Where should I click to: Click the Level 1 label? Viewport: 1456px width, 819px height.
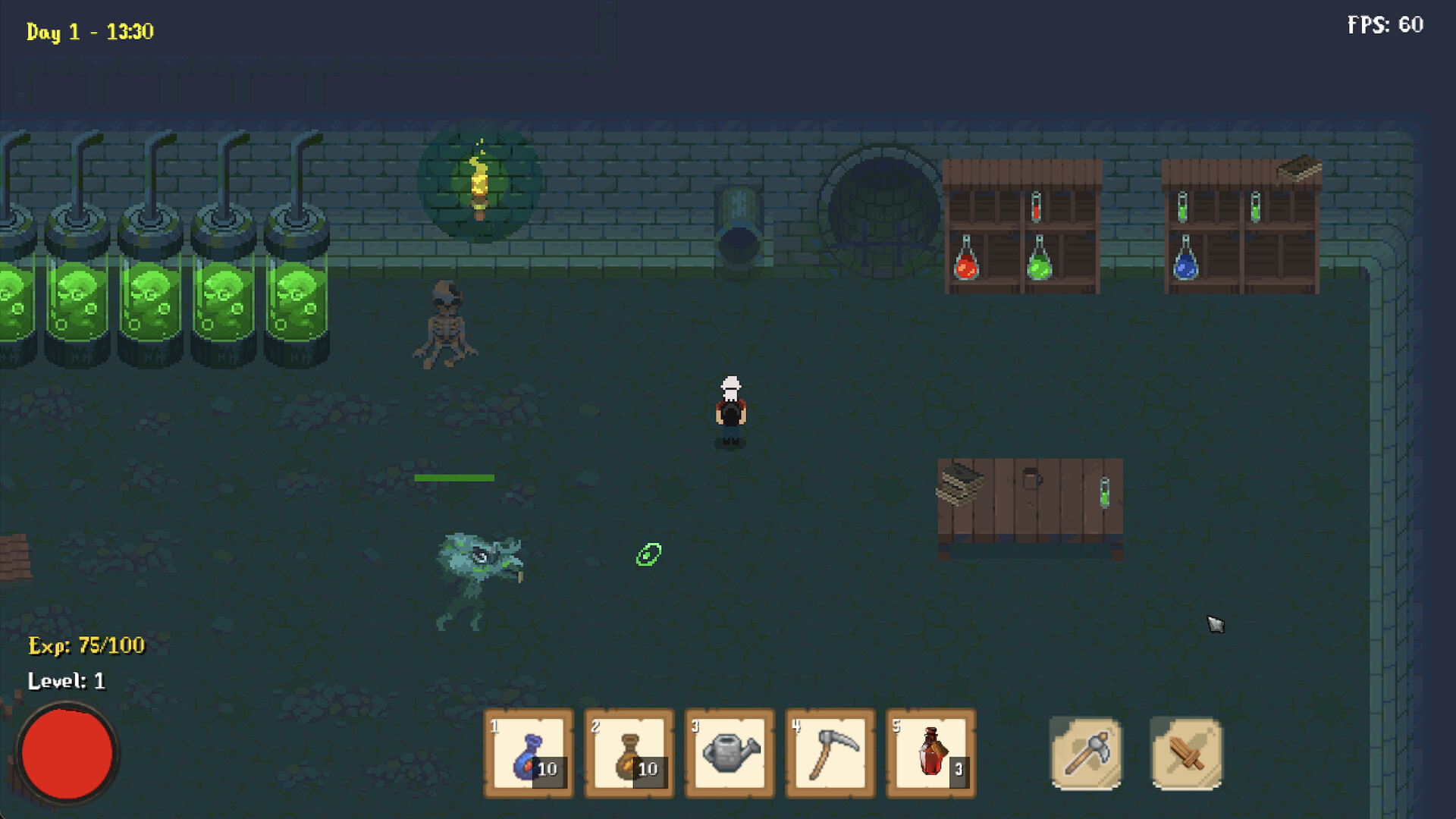67,681
